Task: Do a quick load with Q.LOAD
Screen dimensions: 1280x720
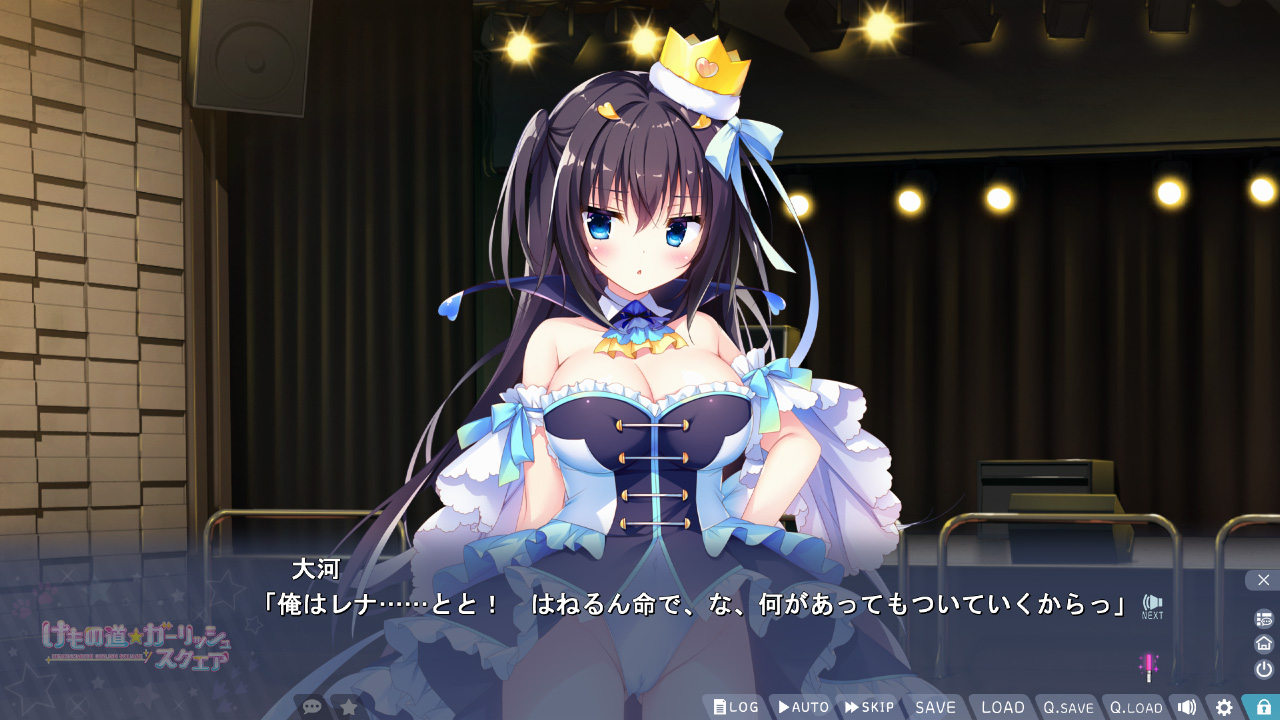Action: 1136,707
